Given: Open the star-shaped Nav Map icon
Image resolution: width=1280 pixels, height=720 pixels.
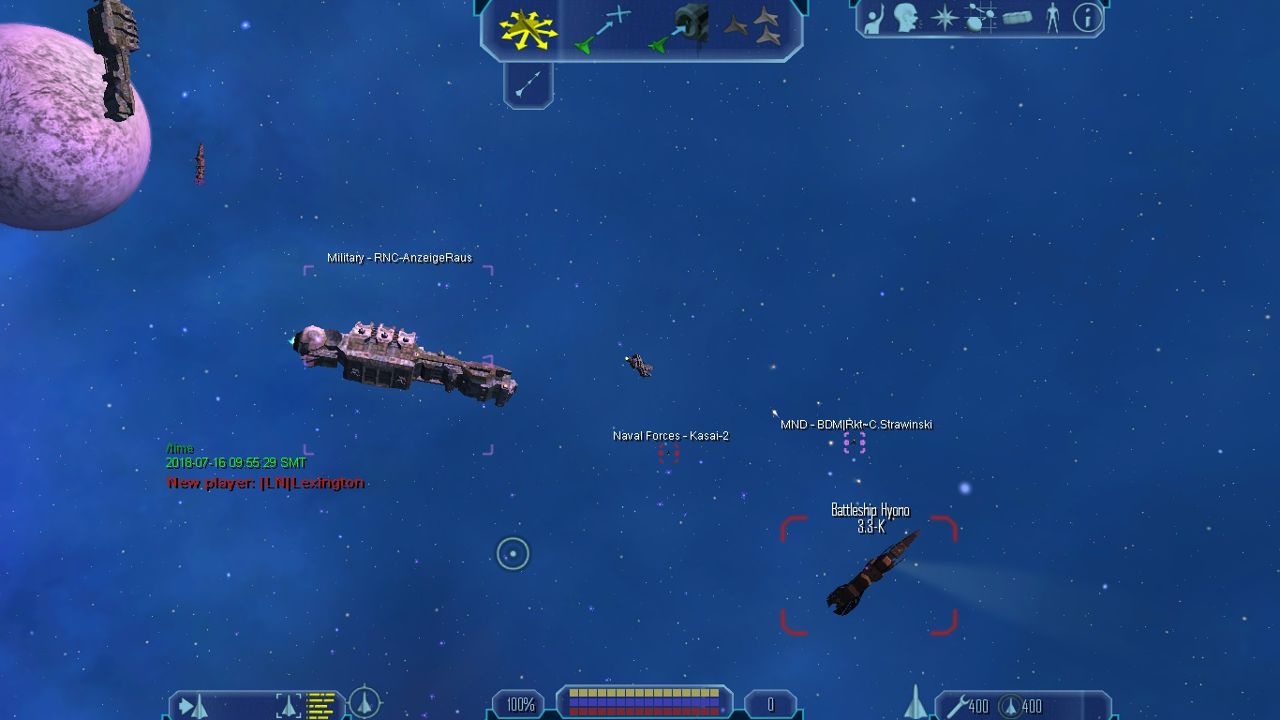Looking at the screenshot, I should tap(944, 18).
